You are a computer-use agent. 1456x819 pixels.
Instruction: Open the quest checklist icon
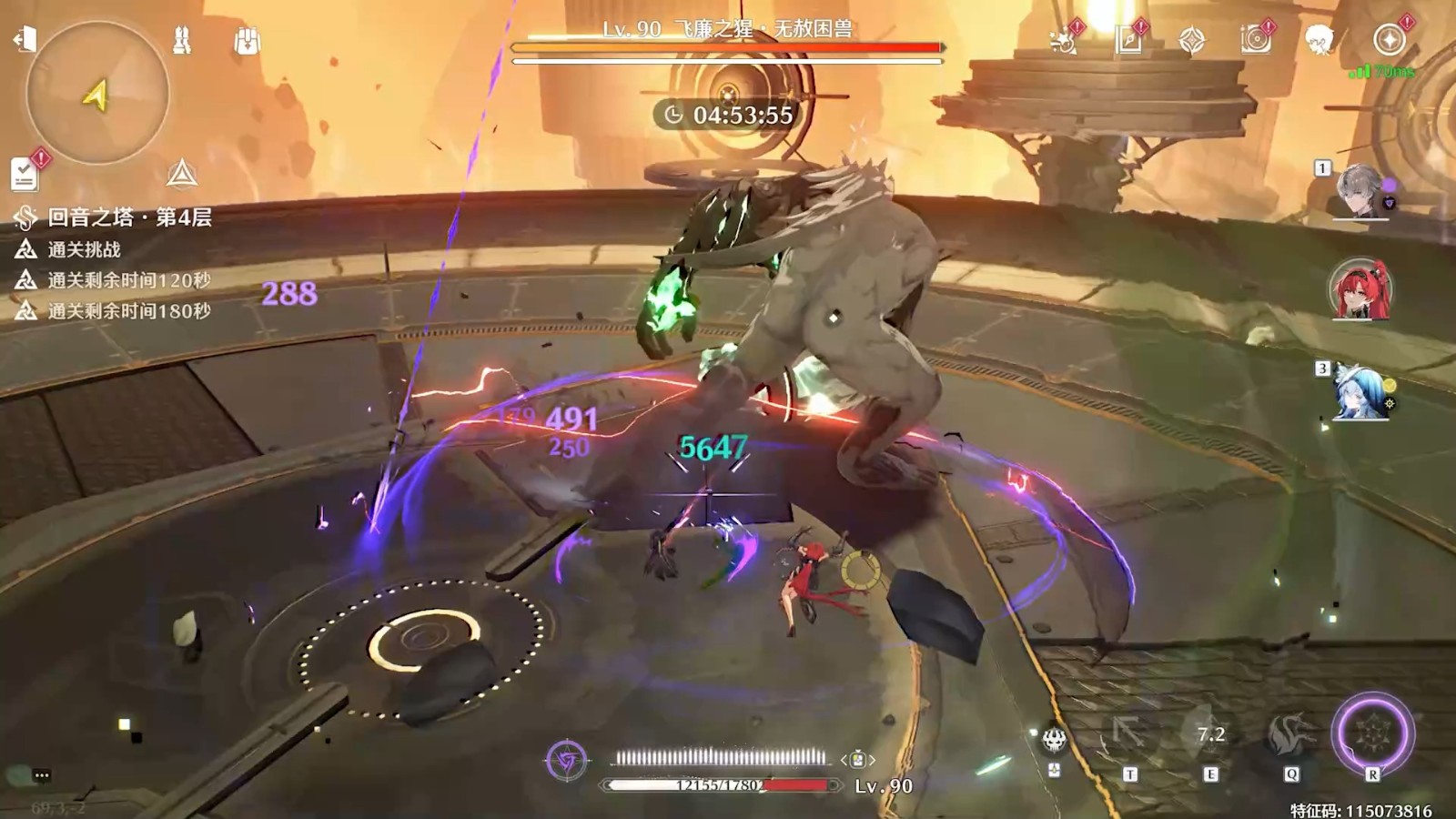point(25,173)
